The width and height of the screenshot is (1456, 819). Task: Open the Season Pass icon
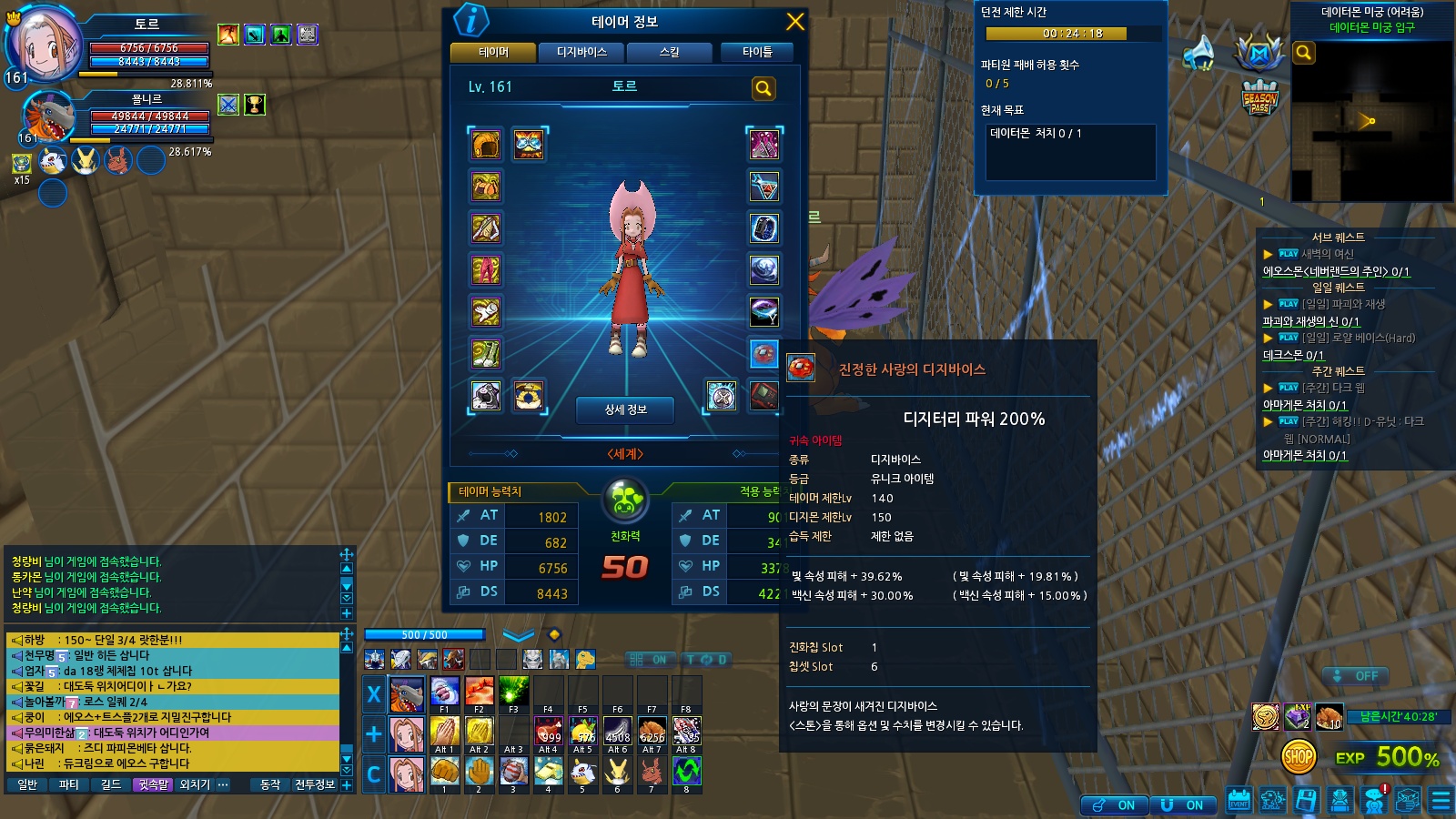coord(1259,98)
